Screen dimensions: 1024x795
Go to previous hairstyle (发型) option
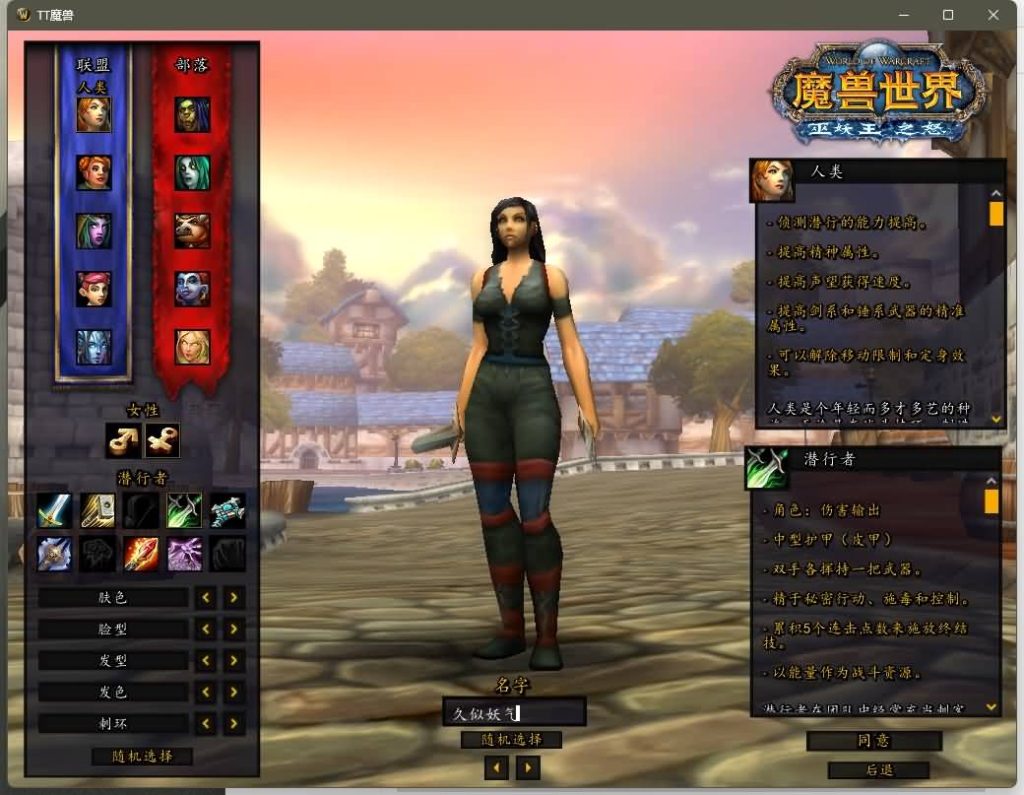coord(205,661)
